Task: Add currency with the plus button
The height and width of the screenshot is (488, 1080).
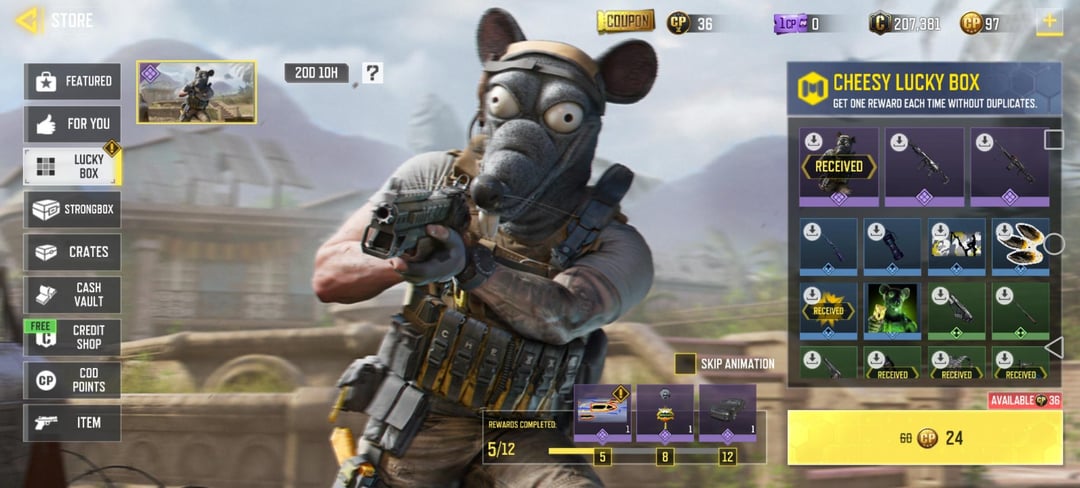Action: point(1049,21)
